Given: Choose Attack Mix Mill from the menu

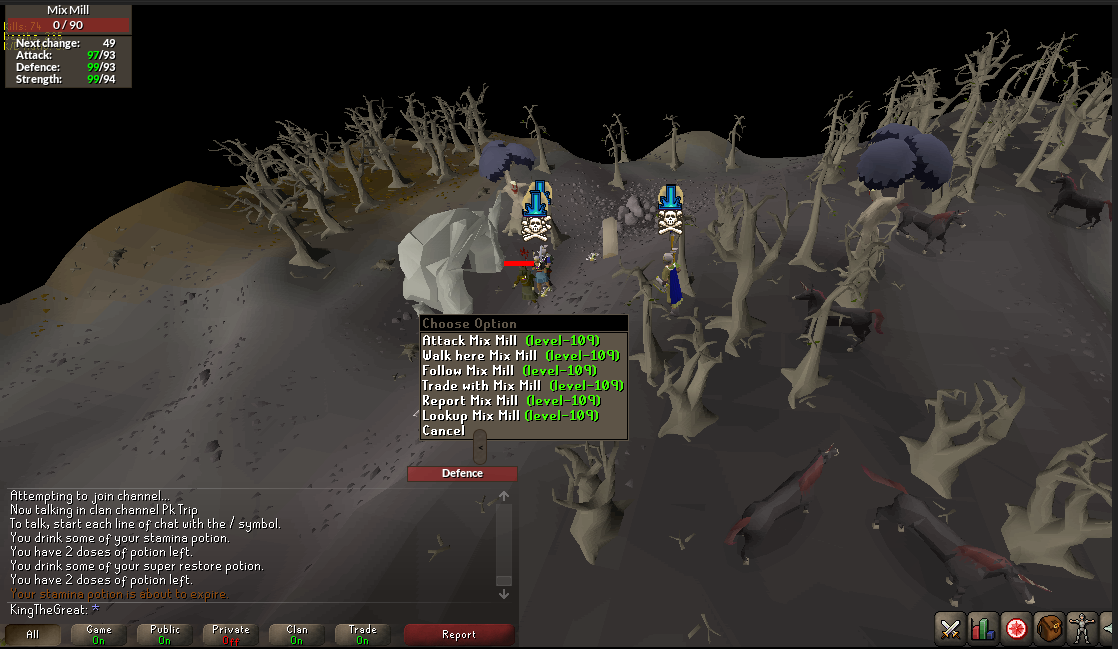Looking at the screenshot, I should [x=510, y=341].
